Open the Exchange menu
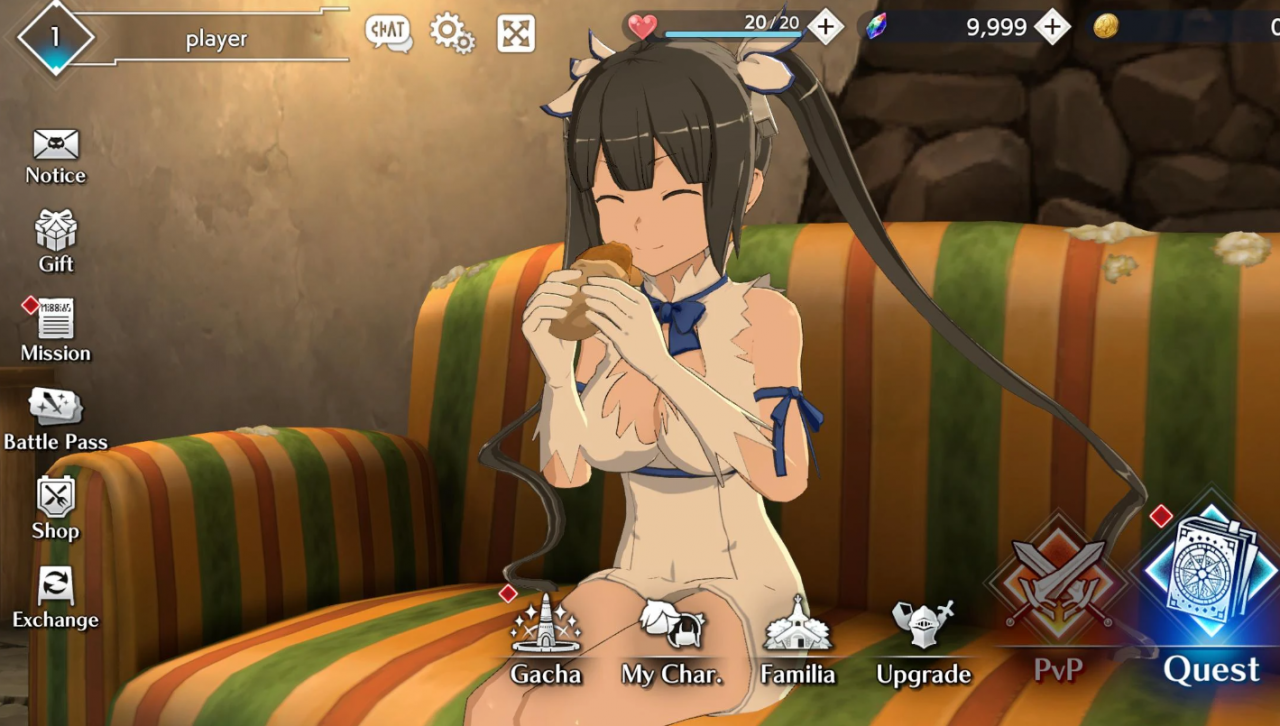This screenshot has width=1280, height=726. click(56, 597)
